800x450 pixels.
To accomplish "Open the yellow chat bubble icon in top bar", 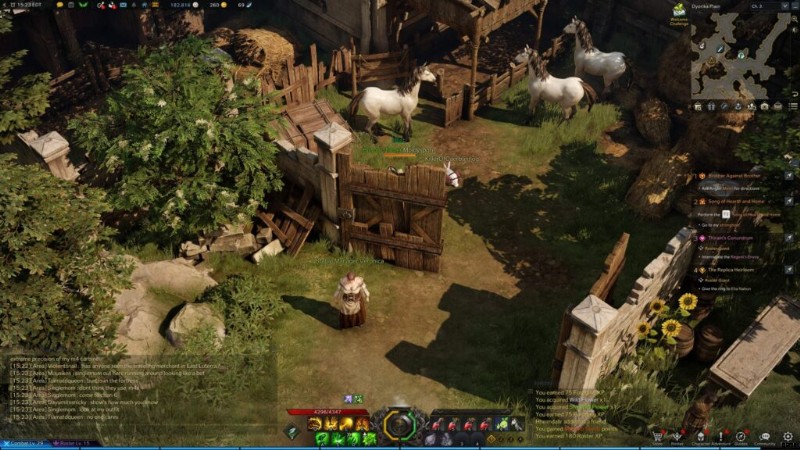I will [x=60, y=5].
